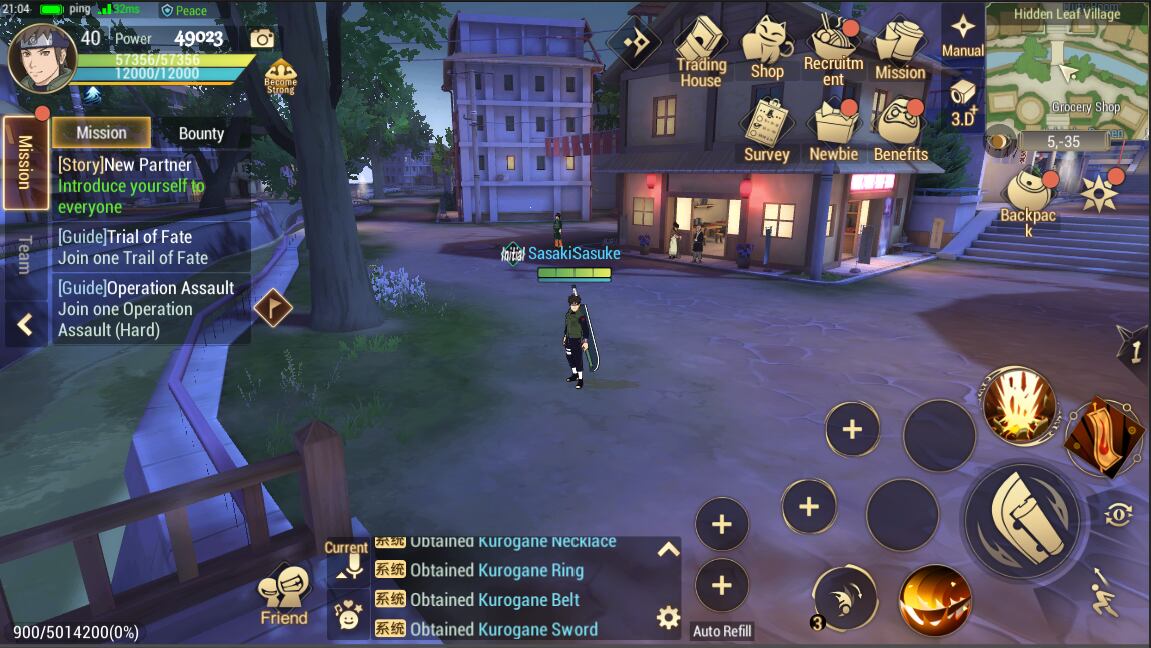Image resolution: width=1151 pixels, height=648 pixels.
Task: Switch the 3D camera view
Action: [x=963, y=100]
